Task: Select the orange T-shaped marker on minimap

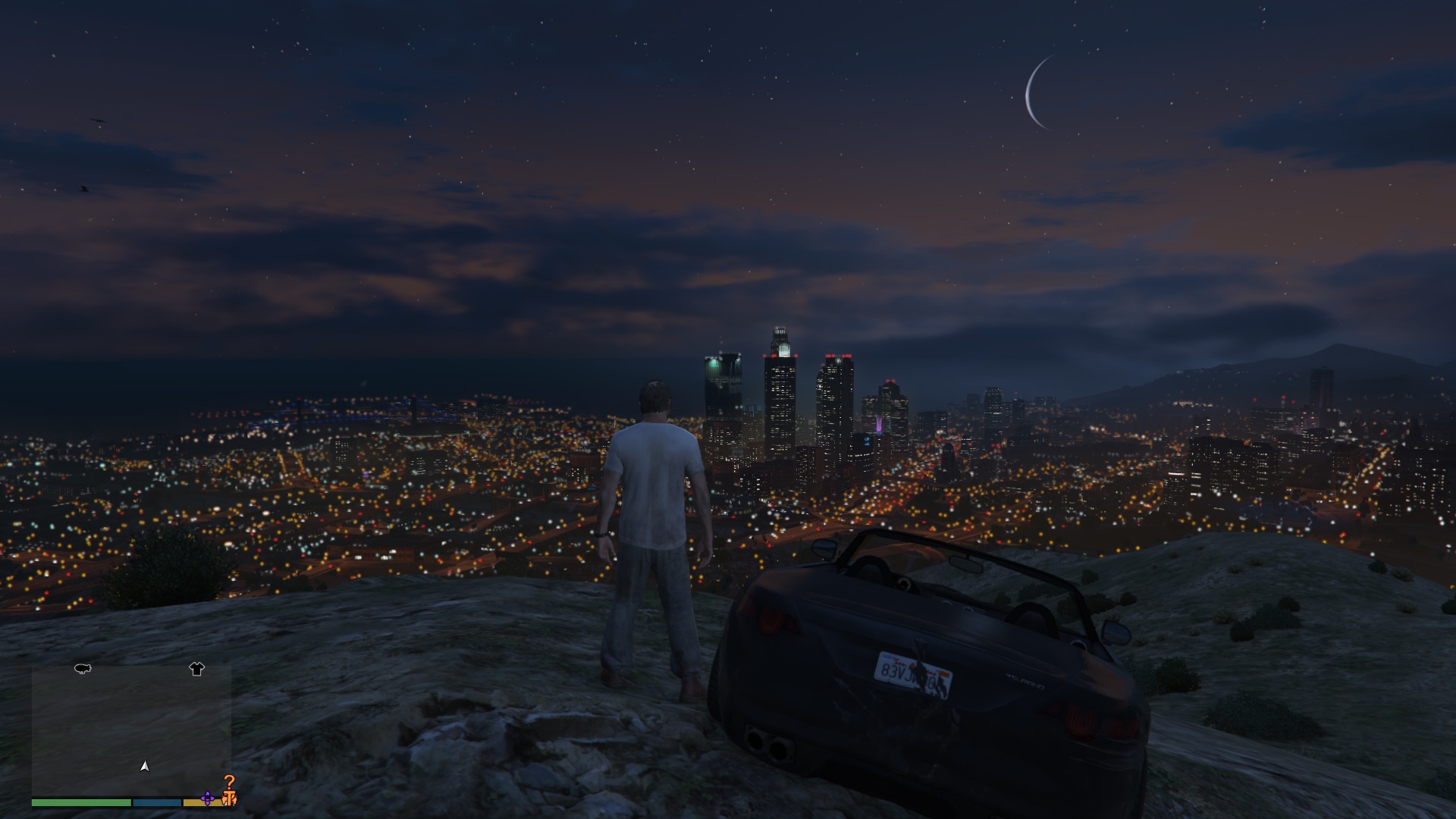Action: click(229, 799)
